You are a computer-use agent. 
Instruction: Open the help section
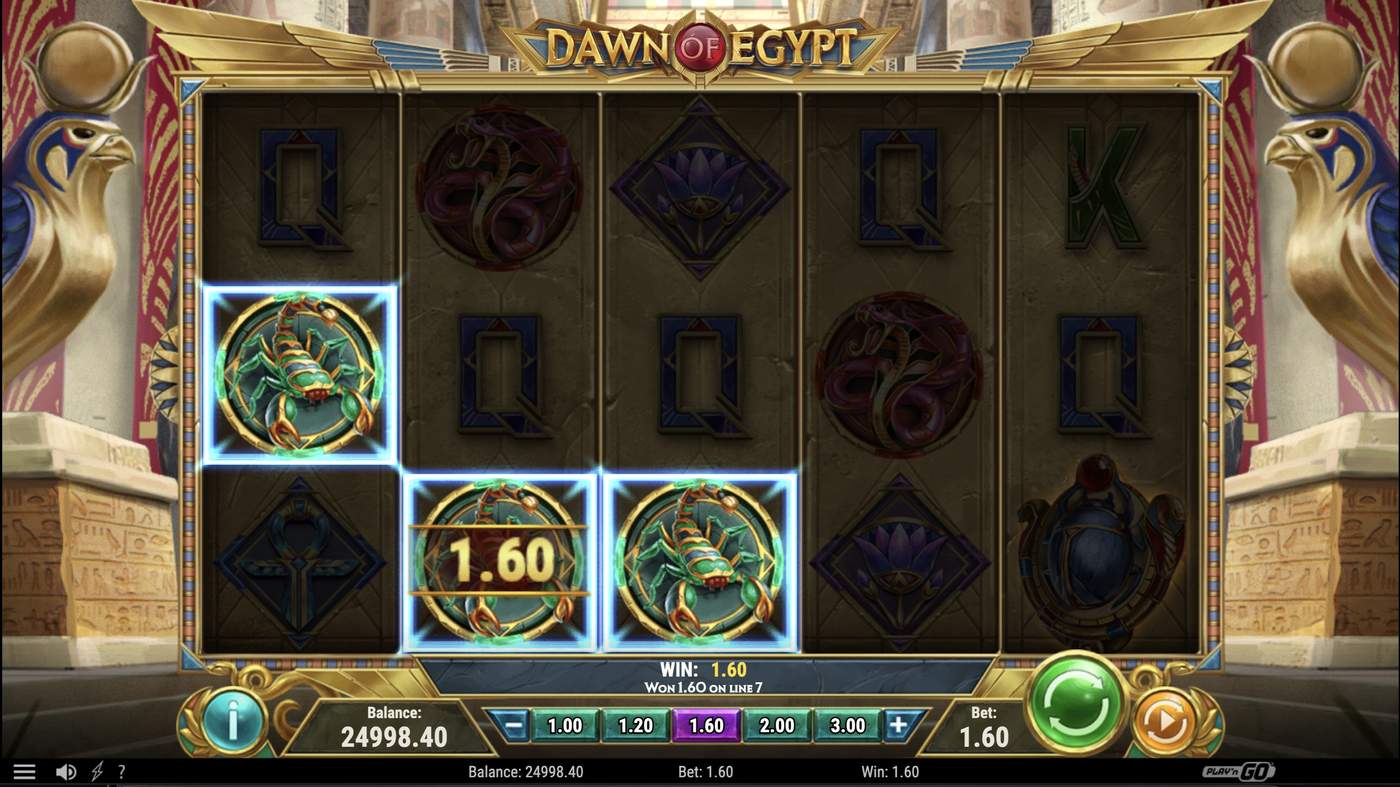121,770
